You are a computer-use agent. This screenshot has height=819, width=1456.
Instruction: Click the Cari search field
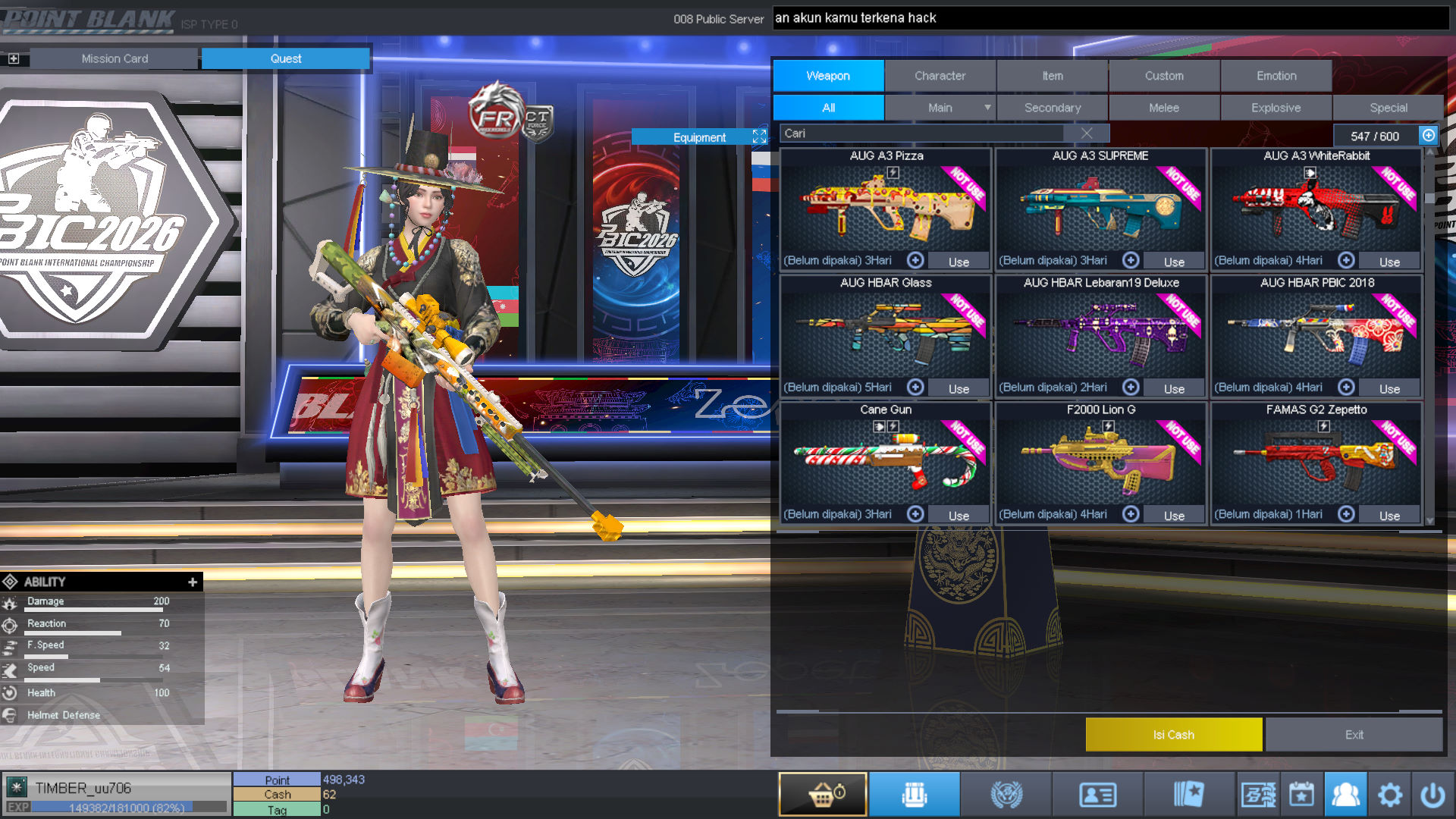pos(921,133)
